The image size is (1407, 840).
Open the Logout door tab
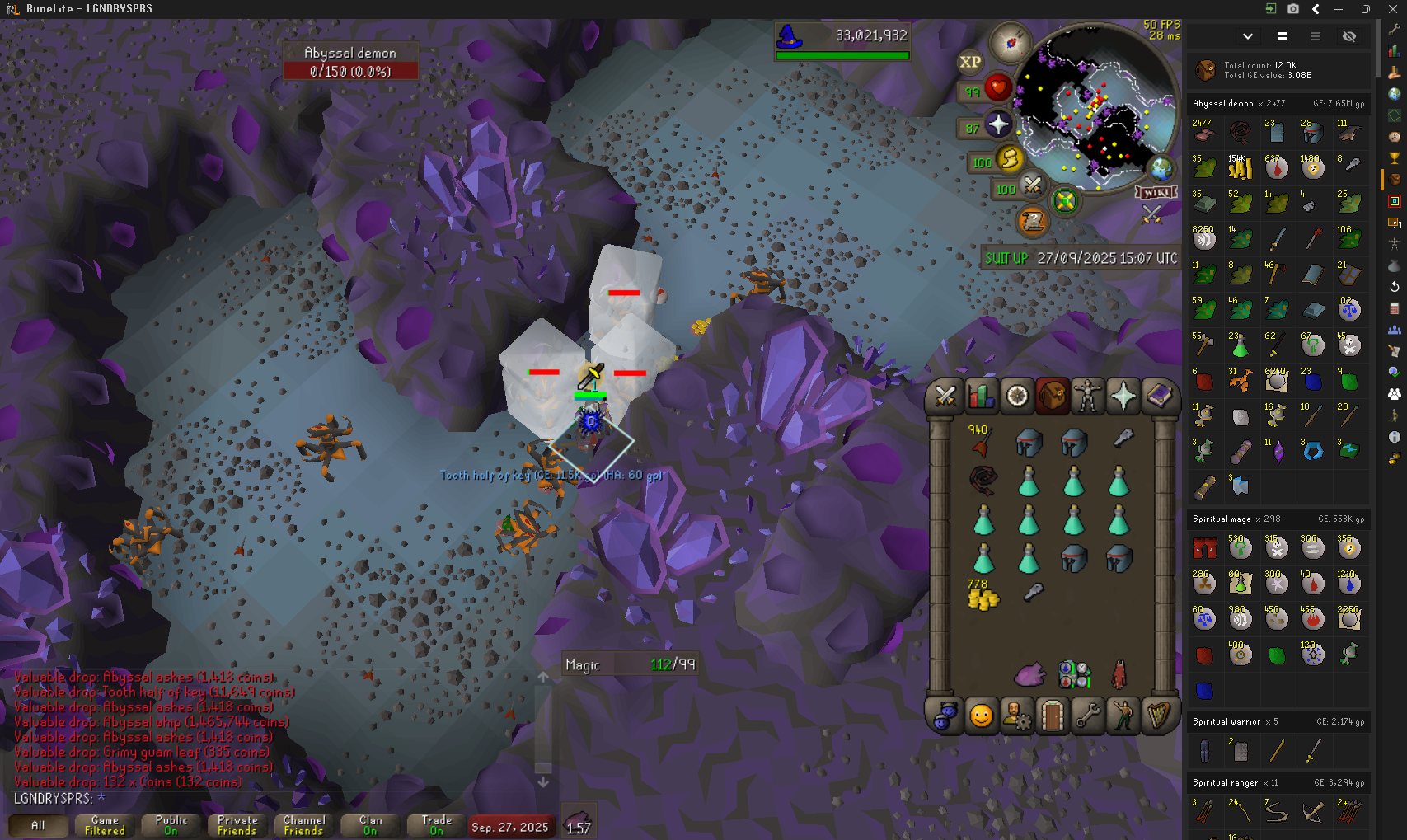coord(1052,716)
